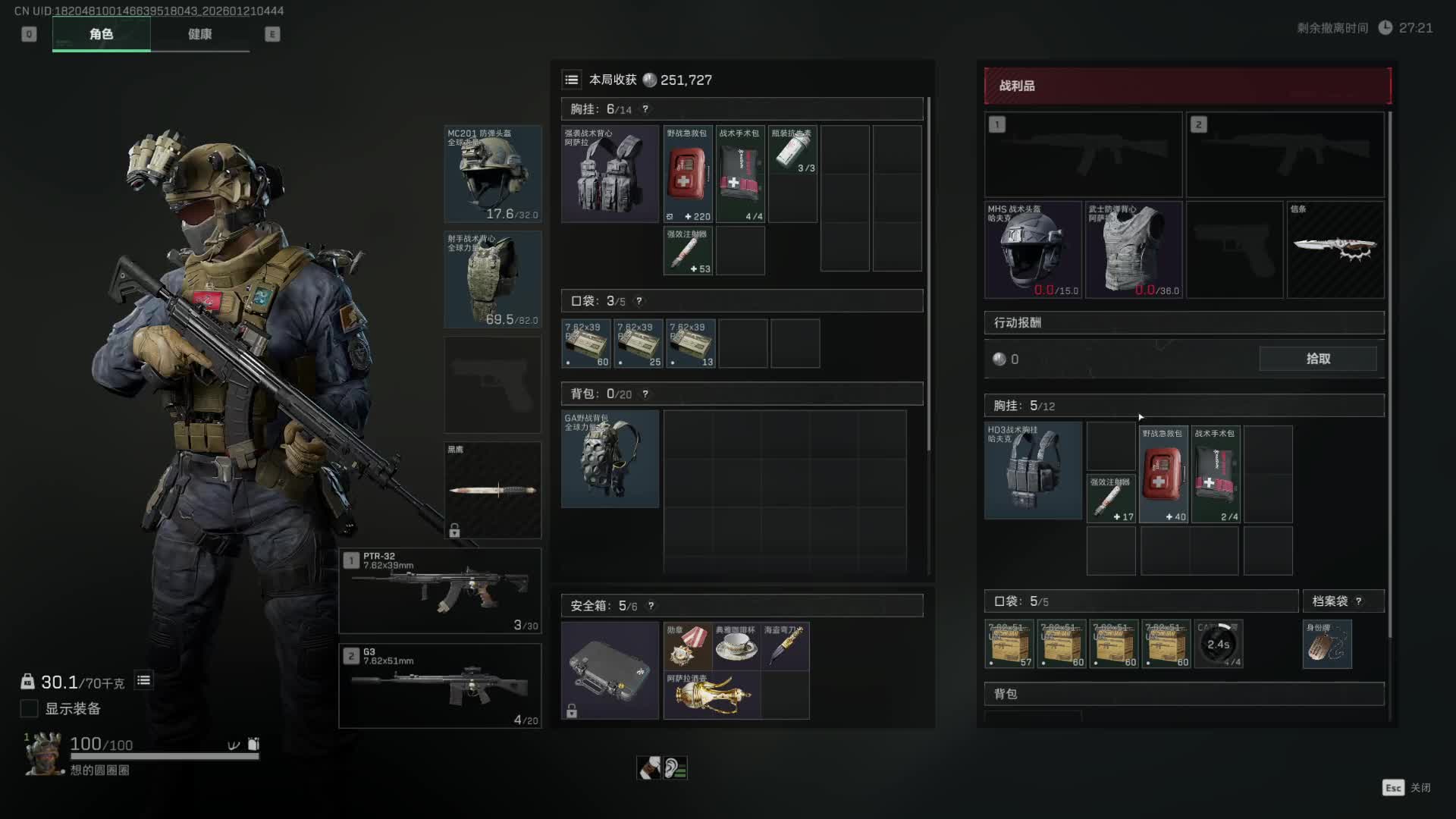The height and width of the screenshot is (819, 1456).
Task: Select the coffee cup item in 安全箱
Action: point(736,646)
